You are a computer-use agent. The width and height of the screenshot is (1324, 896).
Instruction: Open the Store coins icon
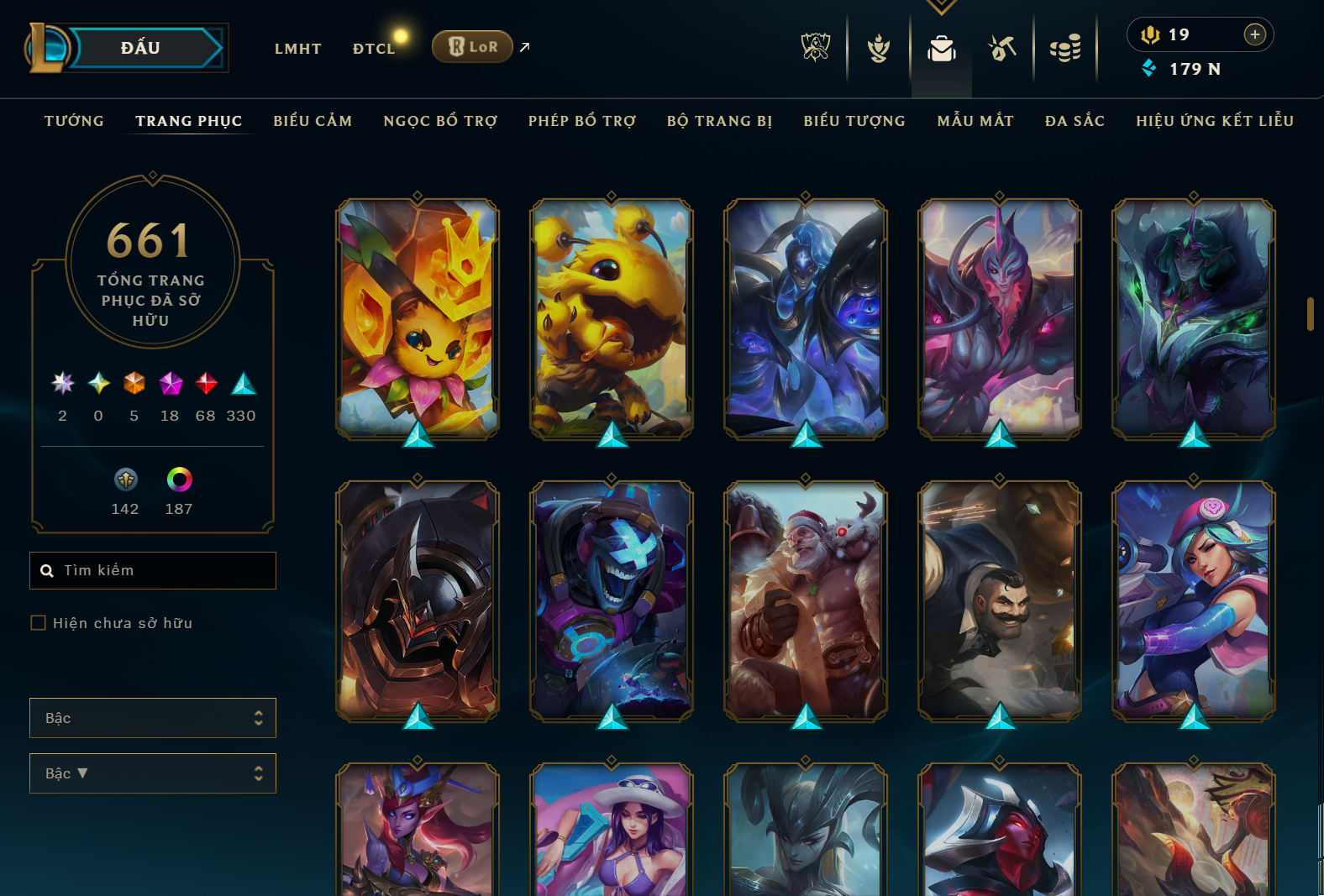[x=1065, y=49]
